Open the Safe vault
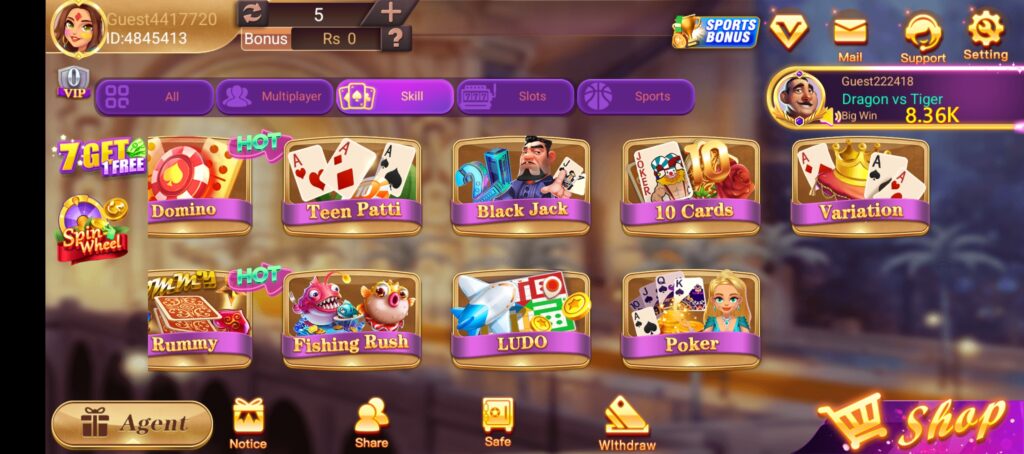 pos(497,421)
